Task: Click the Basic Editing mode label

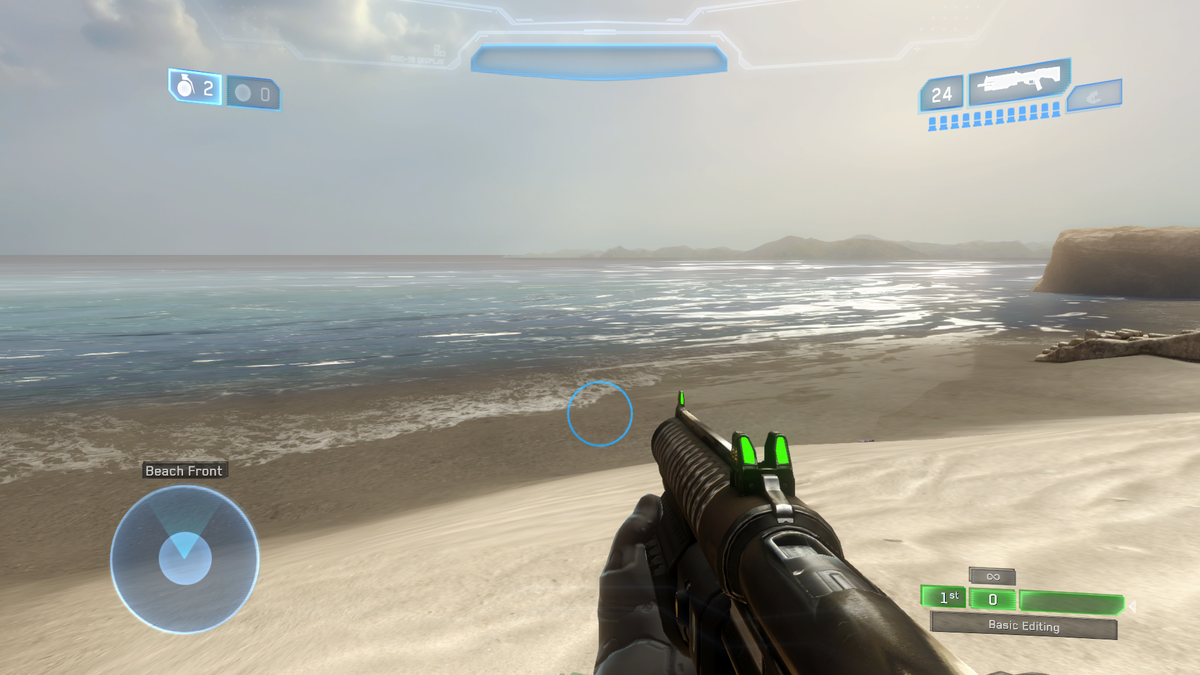Action: pos(1023,626)
